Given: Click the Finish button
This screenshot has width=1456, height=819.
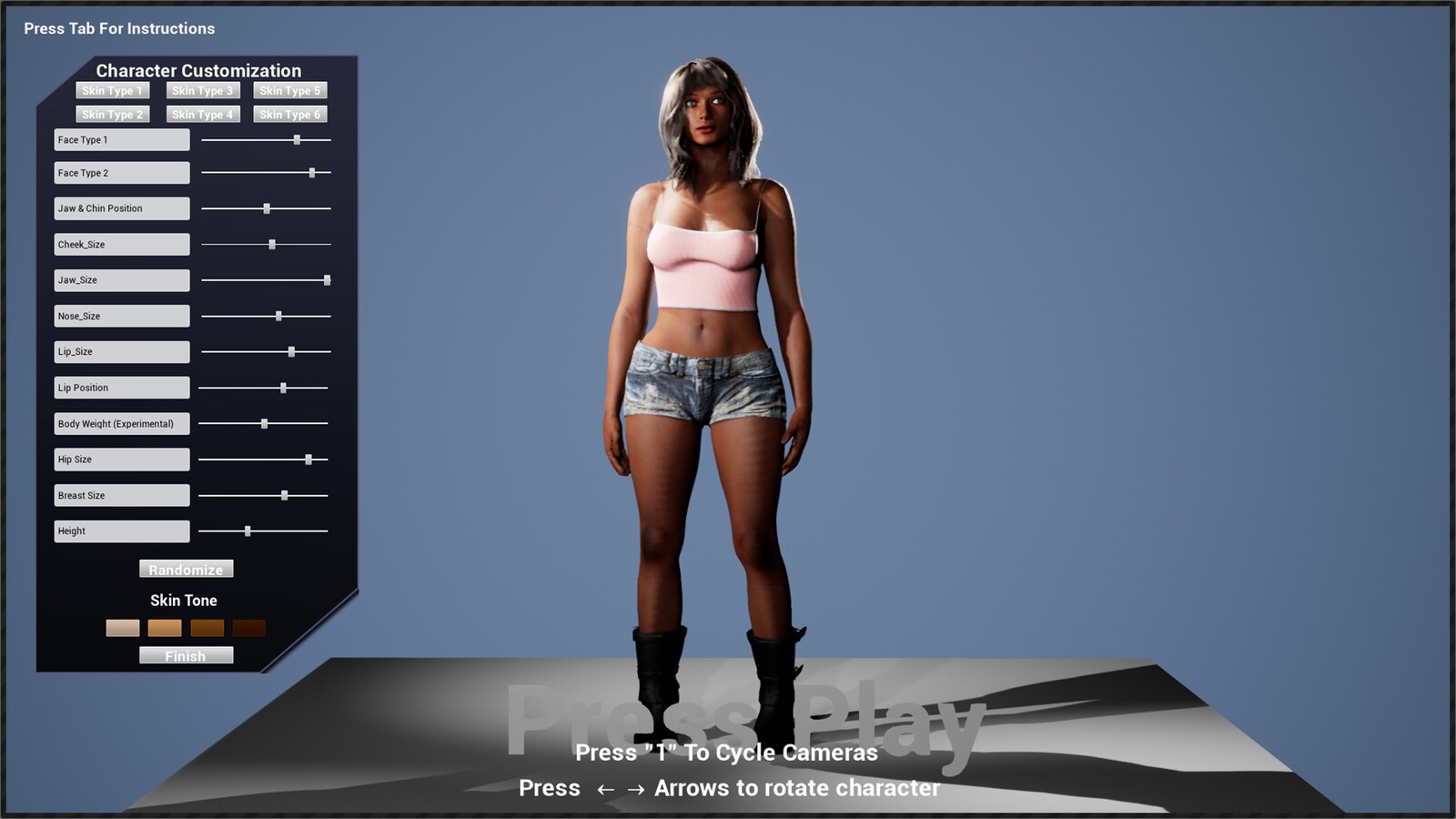Looking at the screenshot, I should coord(186,655).
